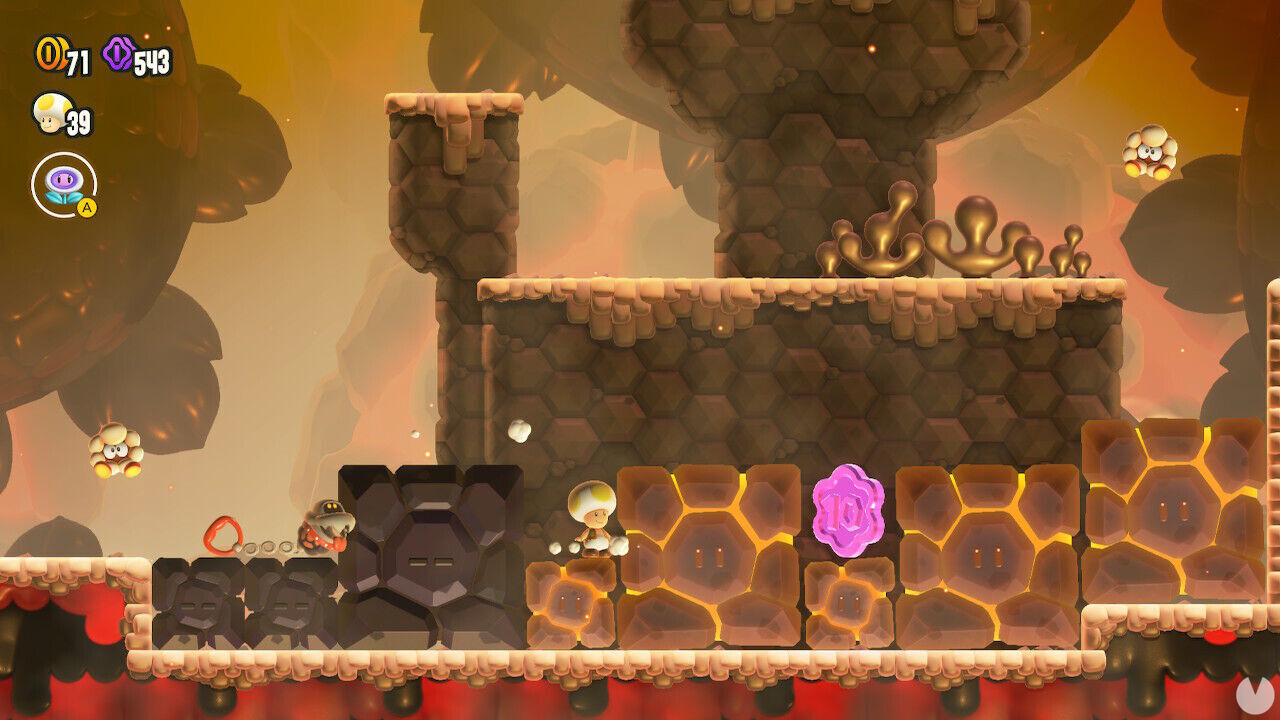Open the top-left HUD status panel
Image resolution: width=1280 pixels, height=720 pixels.
pos(90,120)
